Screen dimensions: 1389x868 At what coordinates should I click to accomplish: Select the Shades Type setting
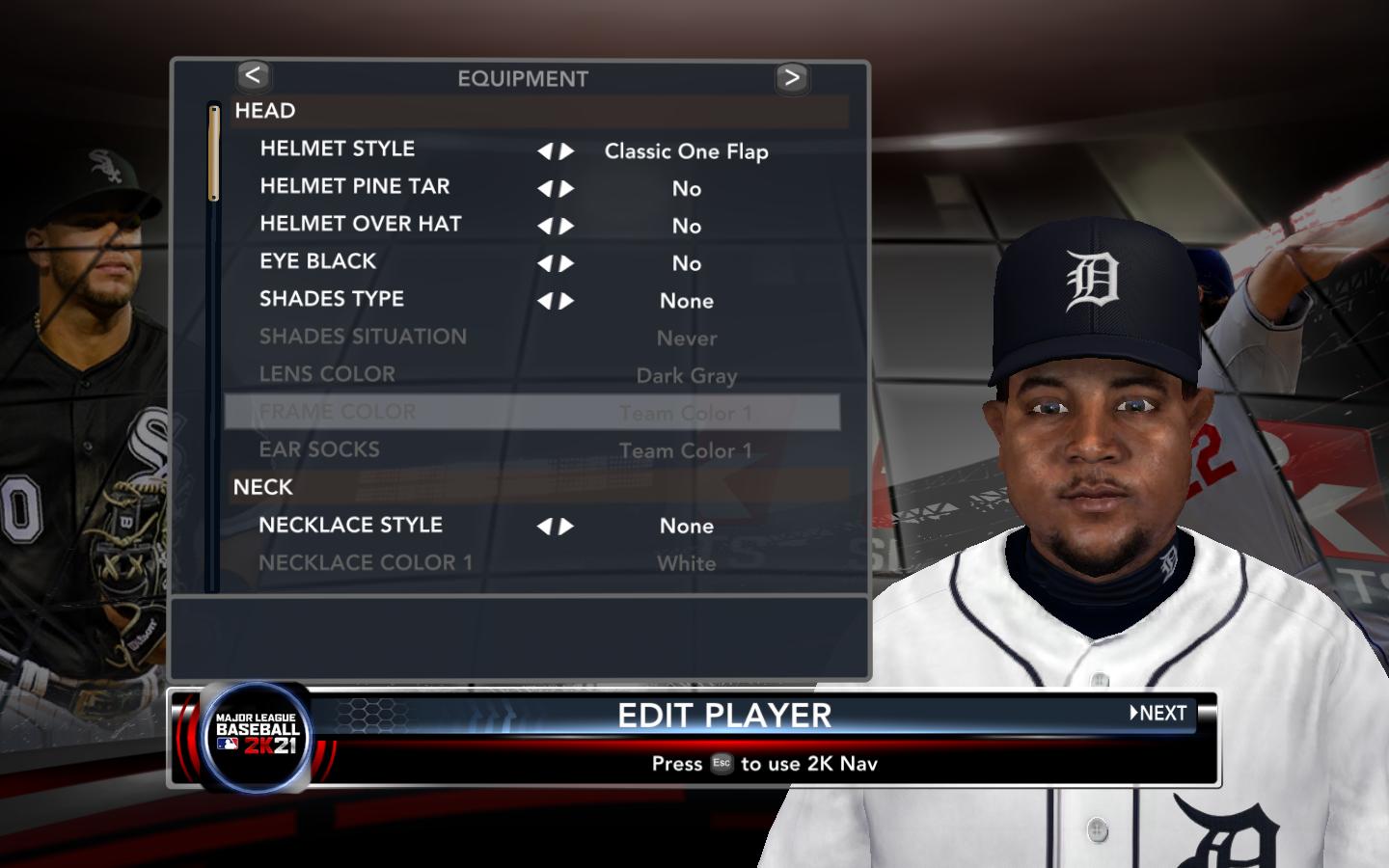[x=331, y=299]
